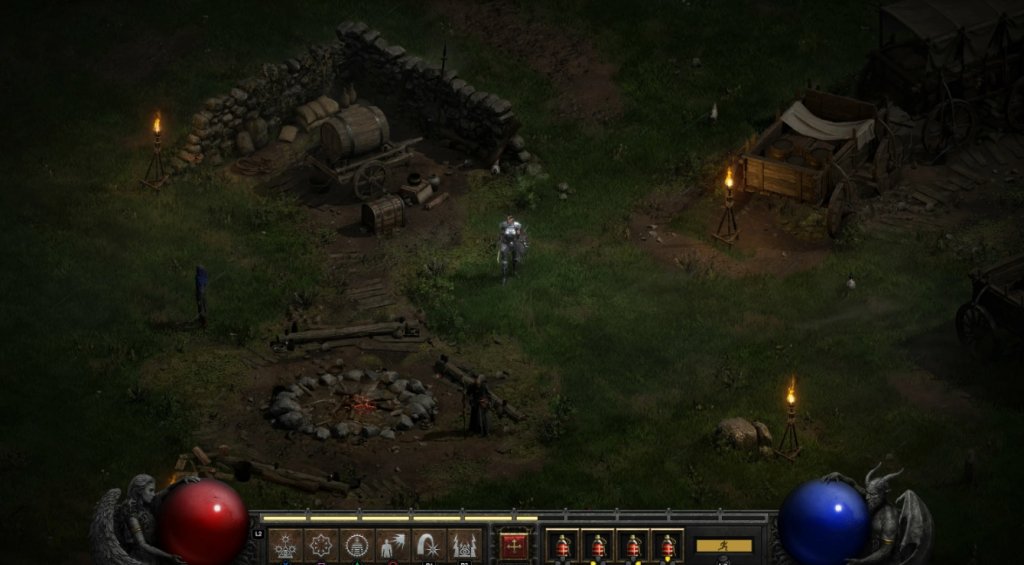Screen dimensions: 1024x565
Task: Toggle the run/walk running figure button
Action: 723,546
